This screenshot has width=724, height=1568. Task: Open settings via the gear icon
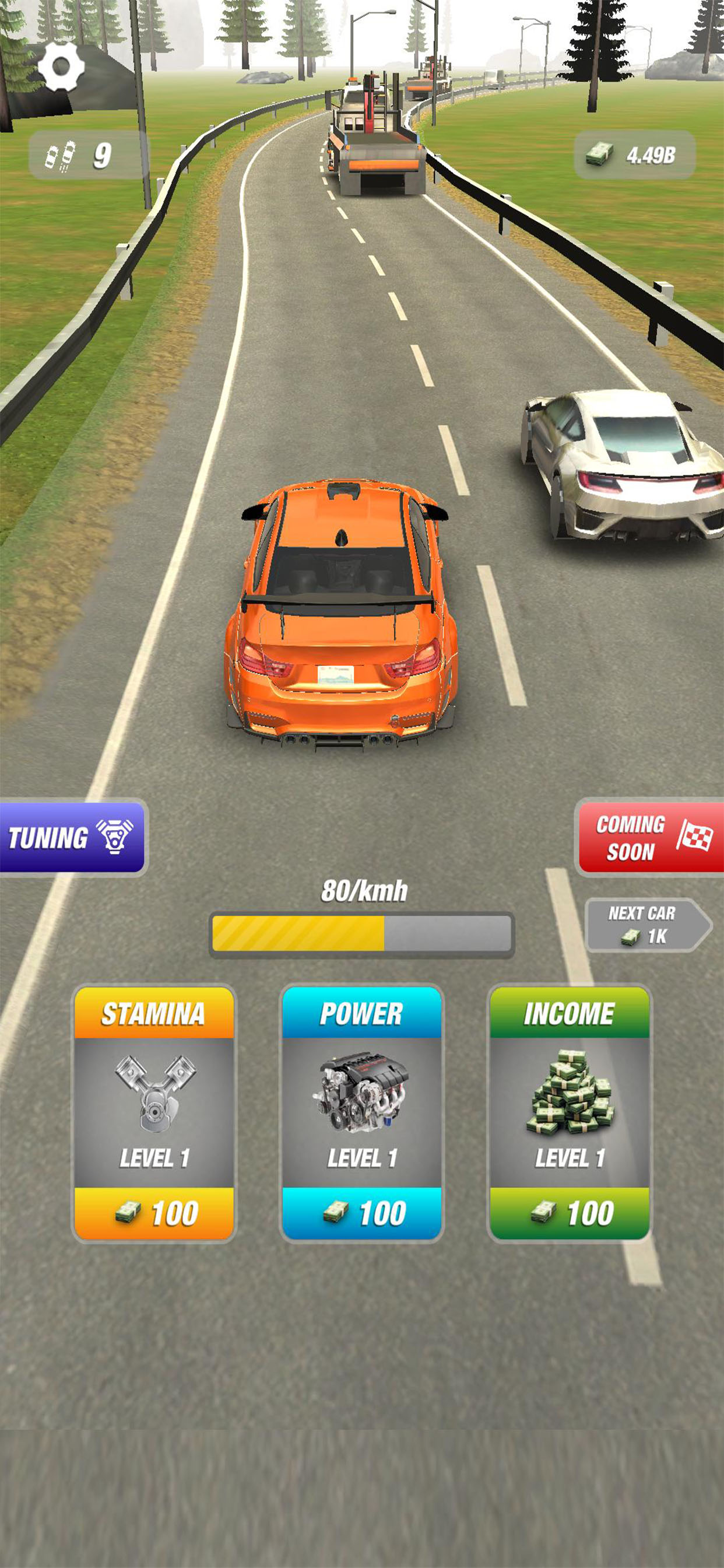(x=61, y=66)
